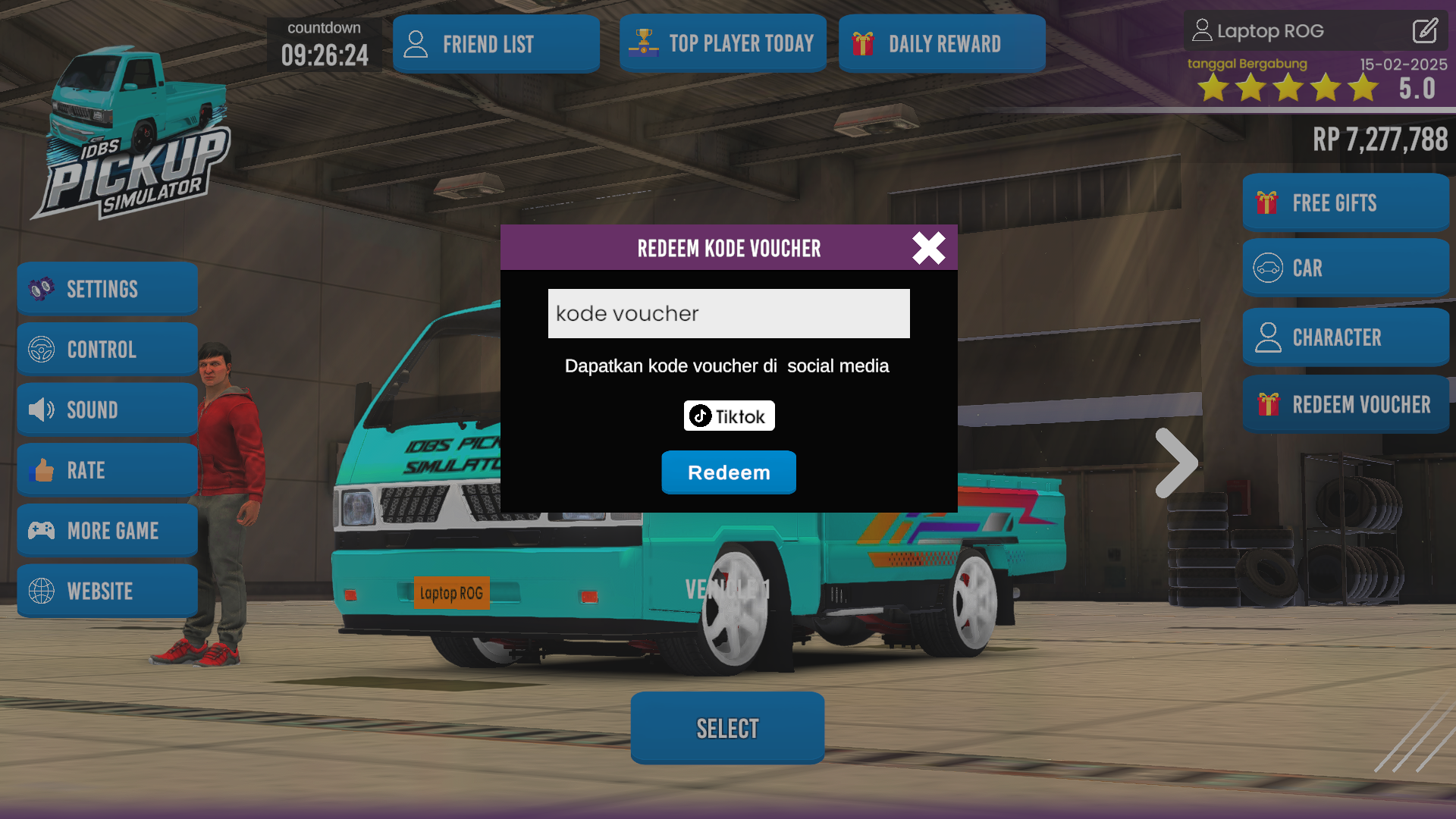Click the More Game gamepad icon
Screen dimensions: 1456x819
(x=42, y=531)
